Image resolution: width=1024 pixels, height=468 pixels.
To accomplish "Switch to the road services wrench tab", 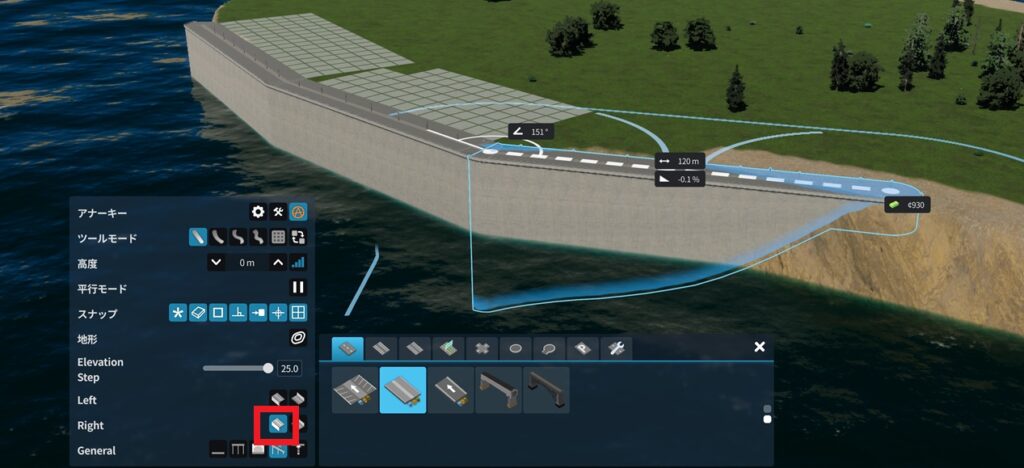I will tap(617, 348).
